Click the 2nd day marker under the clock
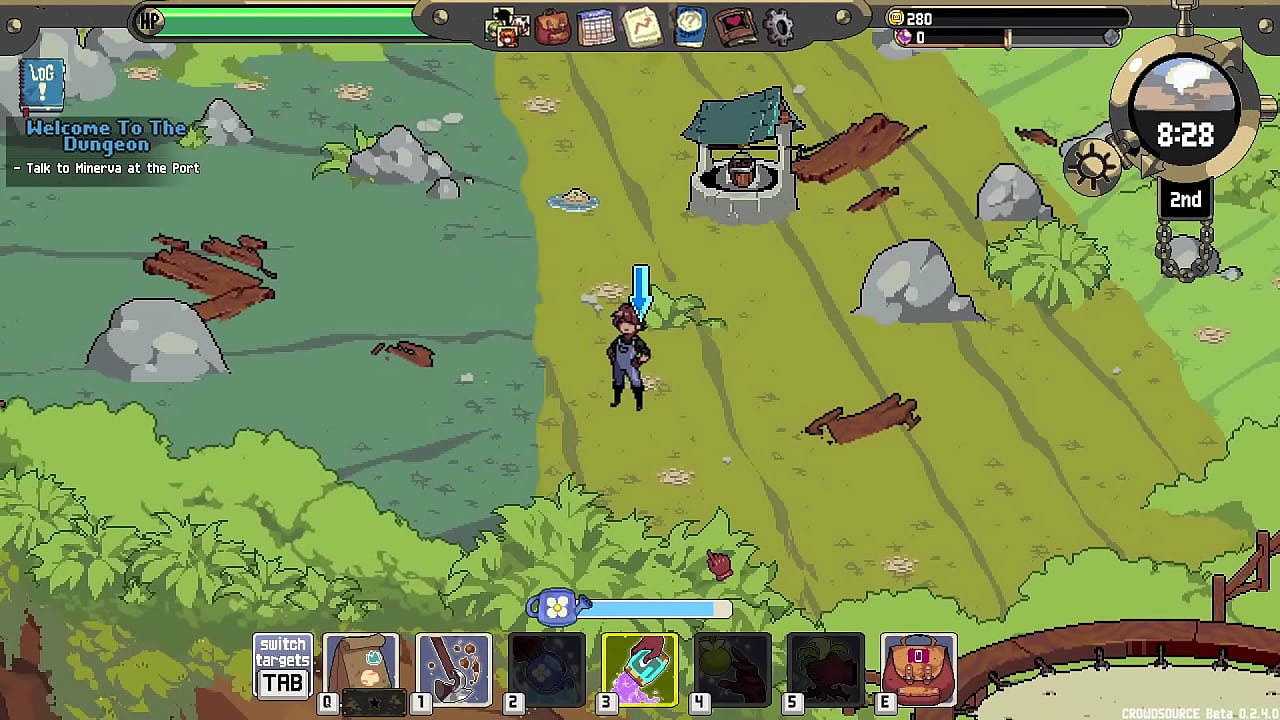 pos(1185,200)
